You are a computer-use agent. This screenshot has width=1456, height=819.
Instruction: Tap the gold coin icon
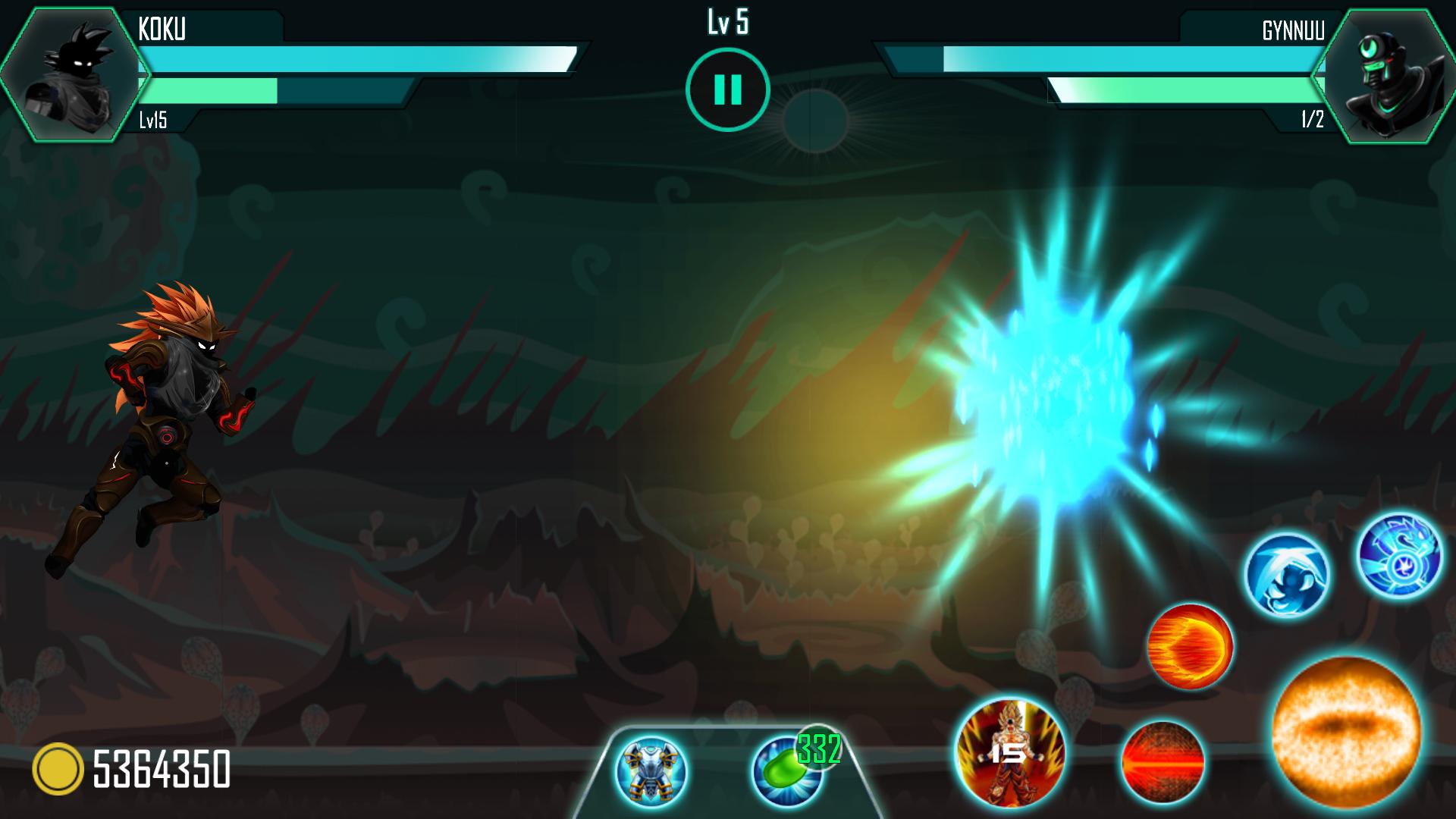tap(58, 769)
